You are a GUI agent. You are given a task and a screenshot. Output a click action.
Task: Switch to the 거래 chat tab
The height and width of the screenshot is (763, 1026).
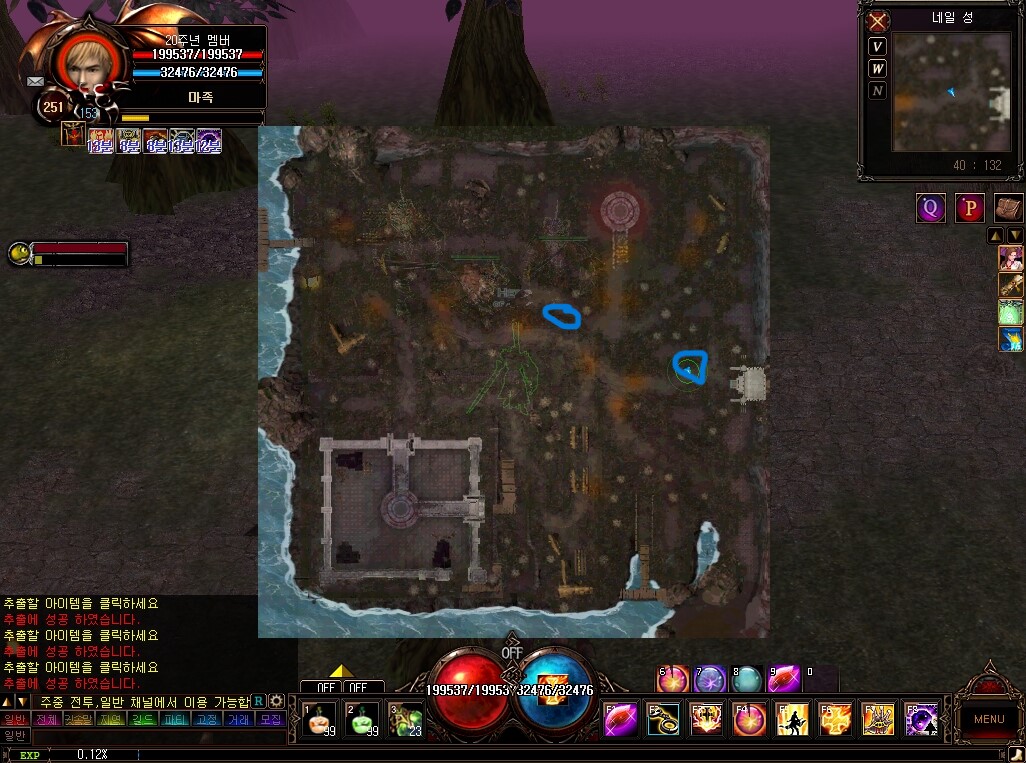click(238, 719)
